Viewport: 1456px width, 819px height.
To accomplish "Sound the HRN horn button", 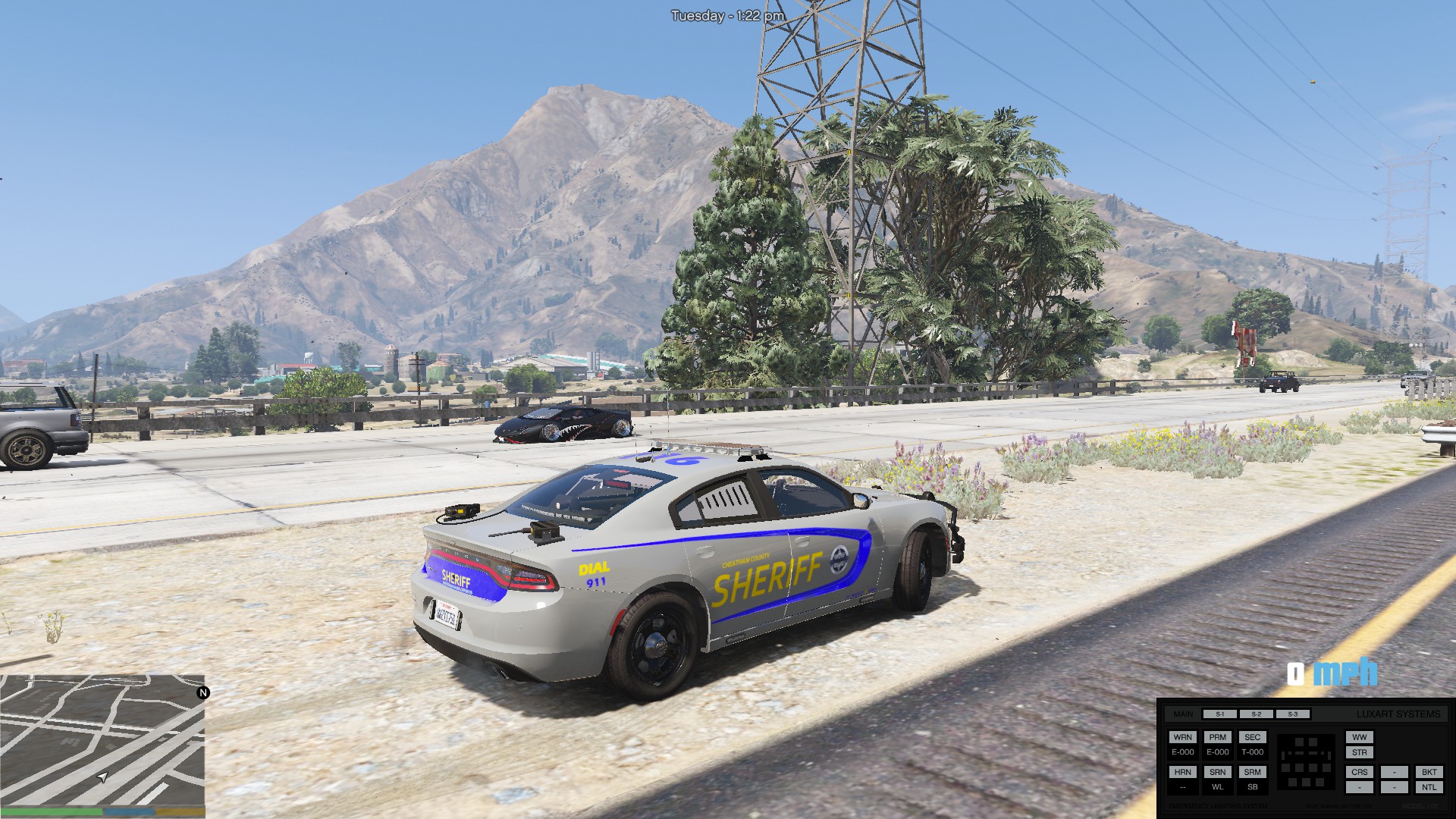I will pyautogui.click(x=1182, y=772).
